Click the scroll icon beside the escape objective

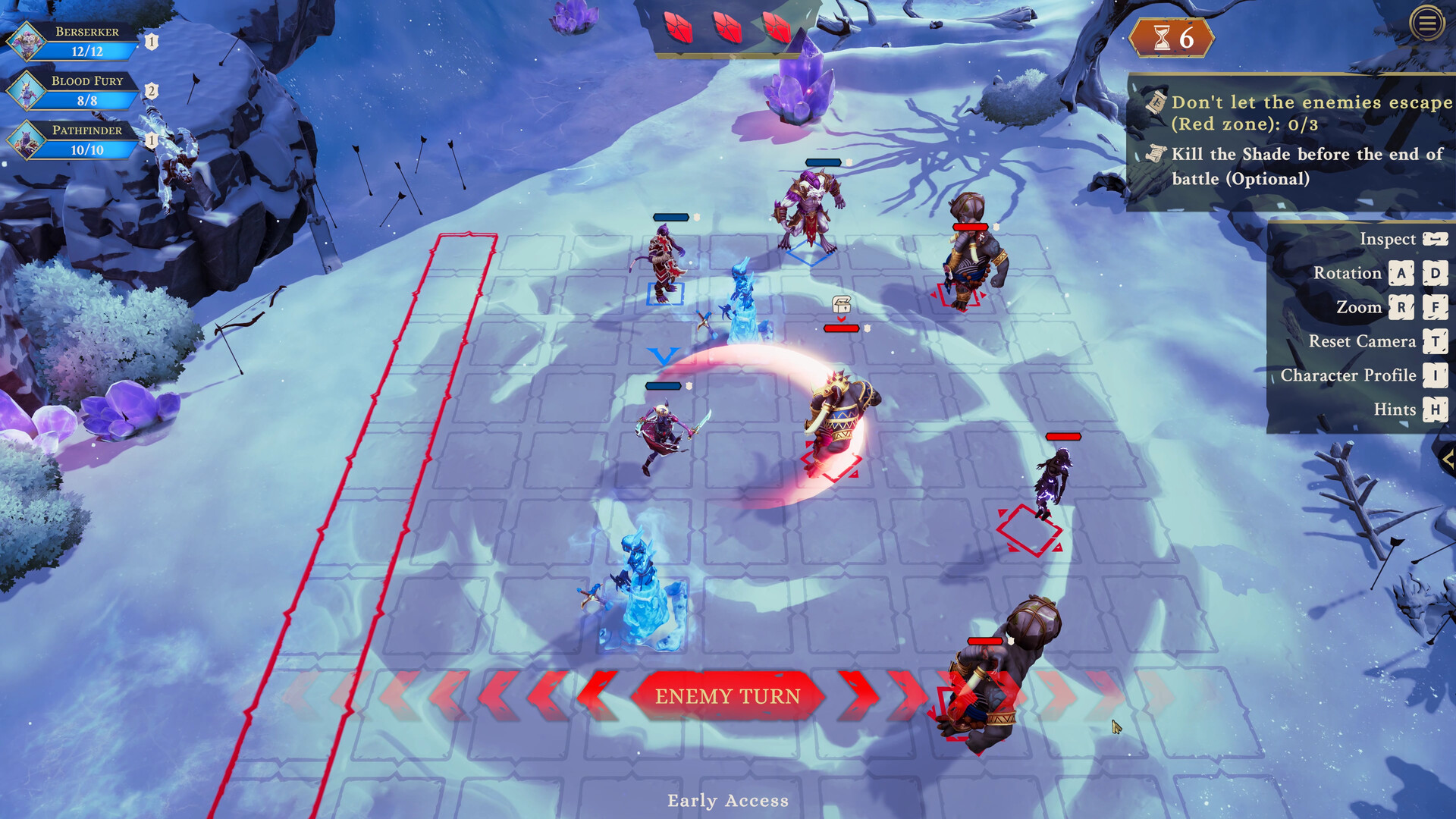pos(1155,102)
